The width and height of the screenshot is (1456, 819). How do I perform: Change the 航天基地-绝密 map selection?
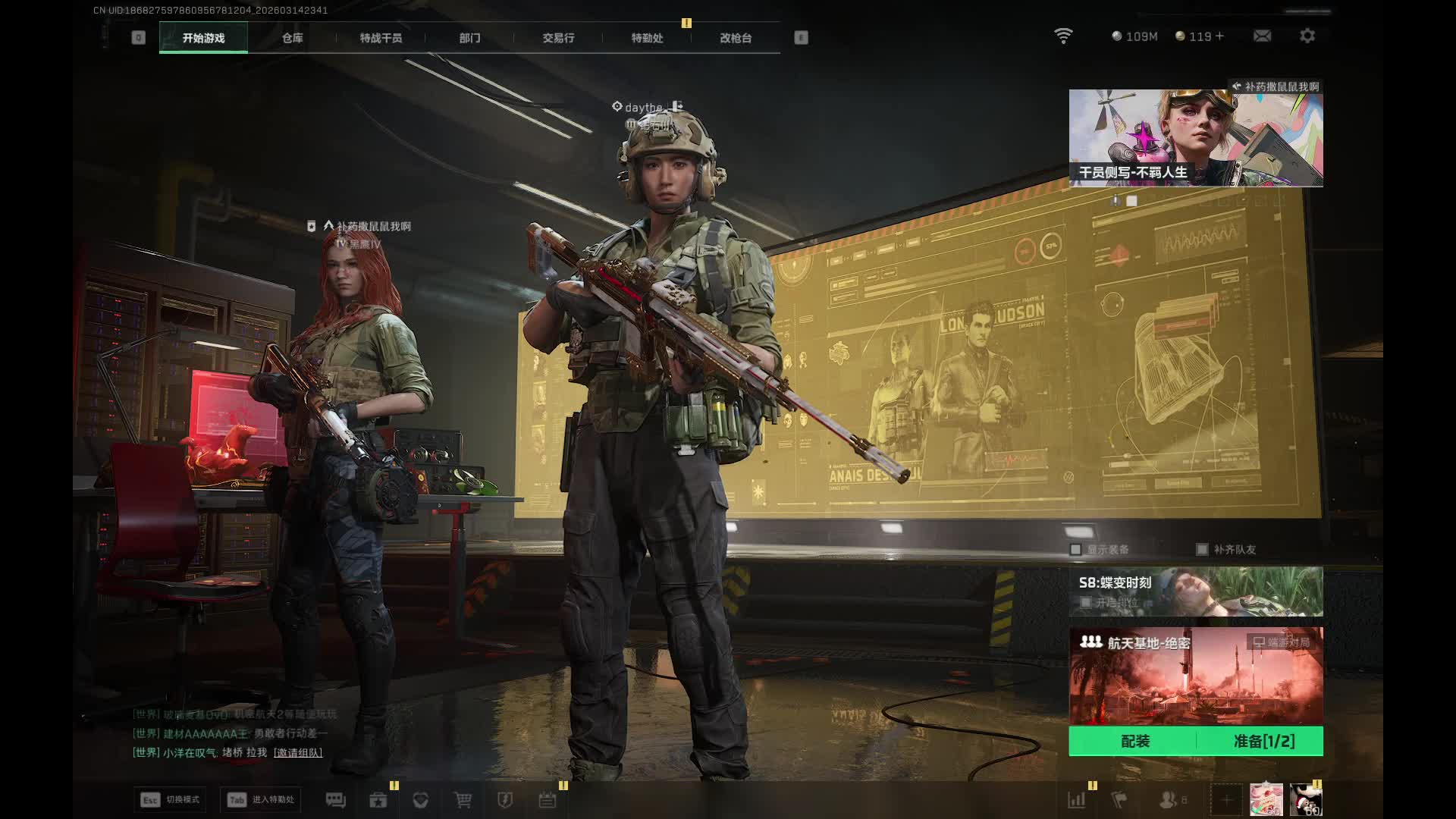click(1195, 676)
